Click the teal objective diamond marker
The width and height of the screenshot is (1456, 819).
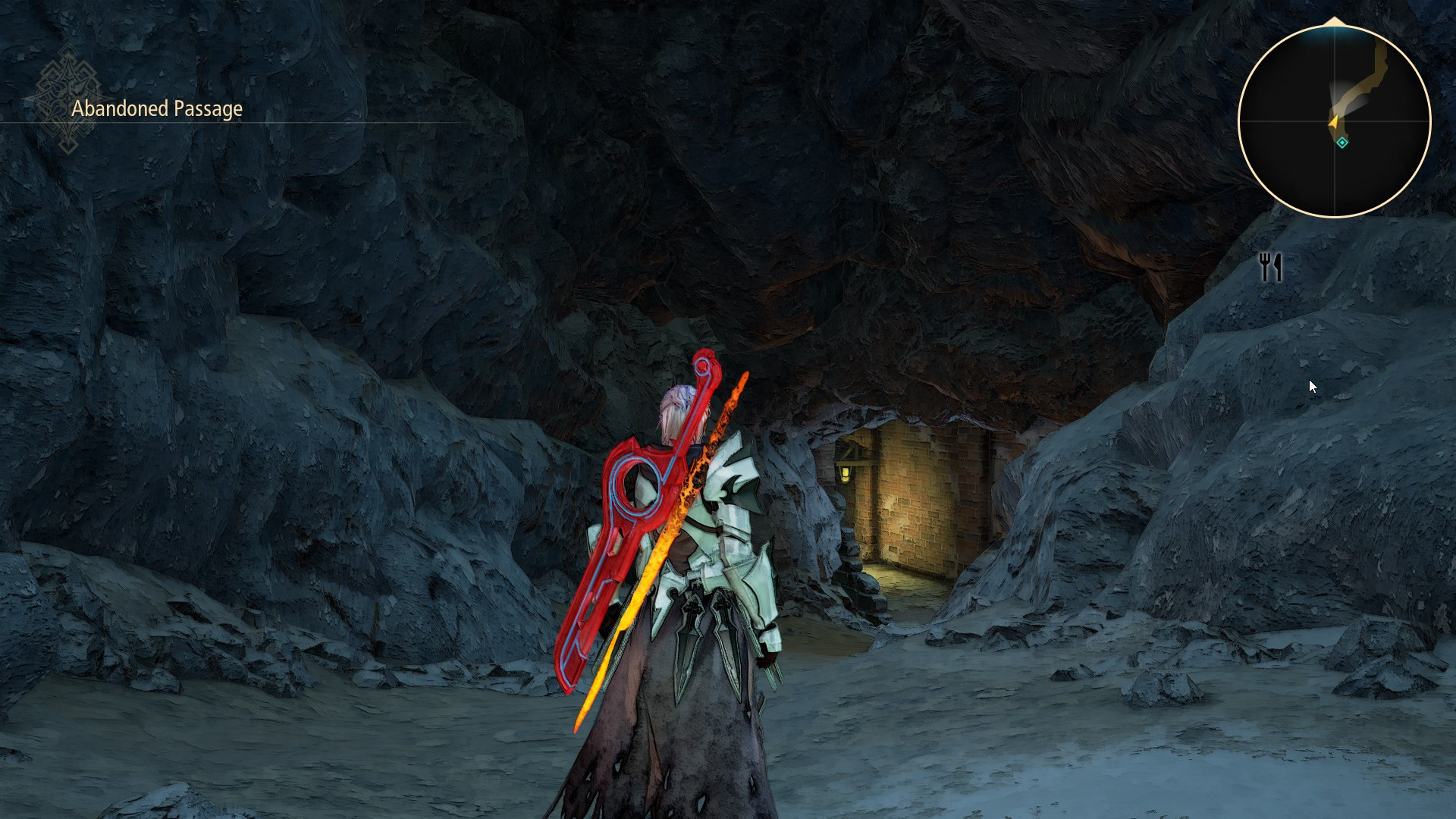point(1341,141)
